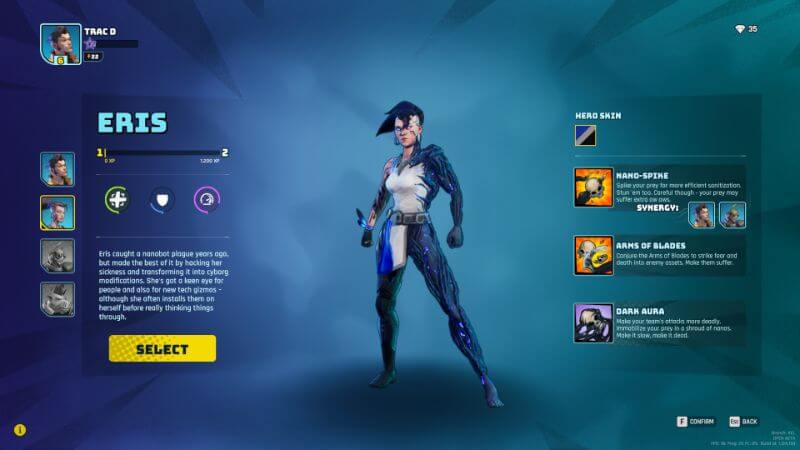The width and height of the screenshot is (800, 450).
Task: Click the purple speedometer role icon
Action: coord(206,199)
